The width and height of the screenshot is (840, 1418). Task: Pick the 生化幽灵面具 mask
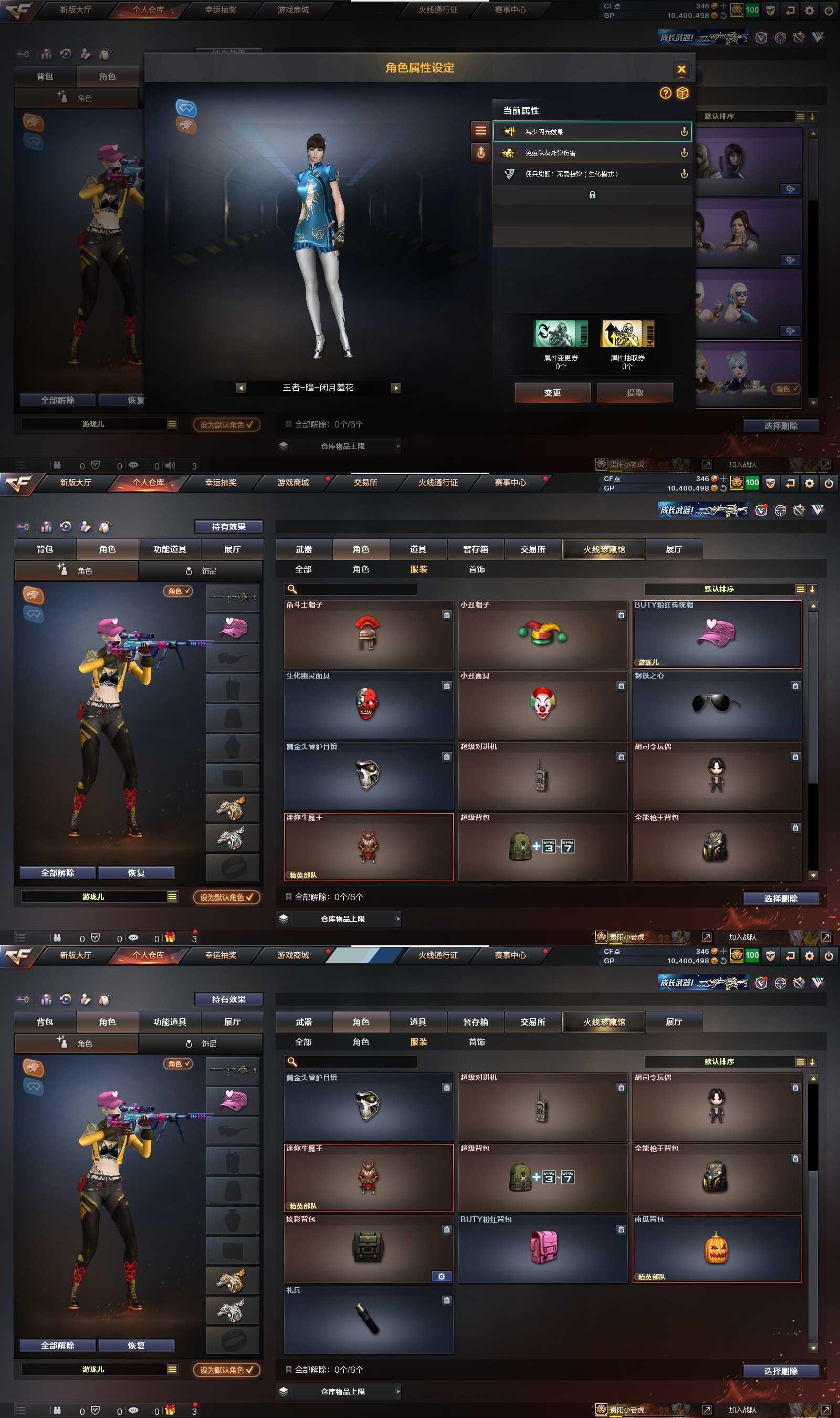[368, 705]
